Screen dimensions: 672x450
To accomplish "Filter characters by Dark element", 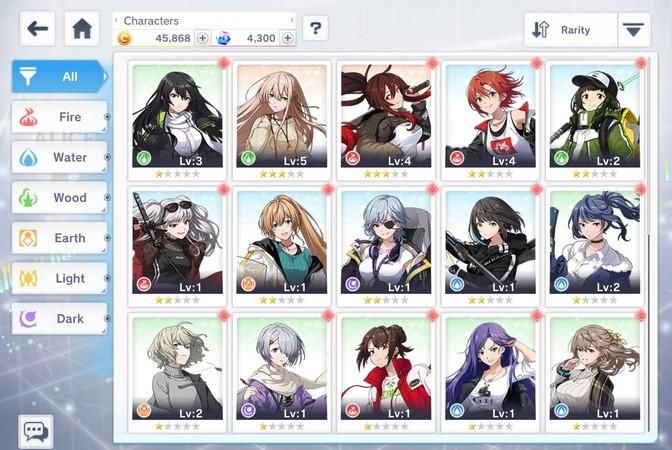I will (x=58, y=319).
